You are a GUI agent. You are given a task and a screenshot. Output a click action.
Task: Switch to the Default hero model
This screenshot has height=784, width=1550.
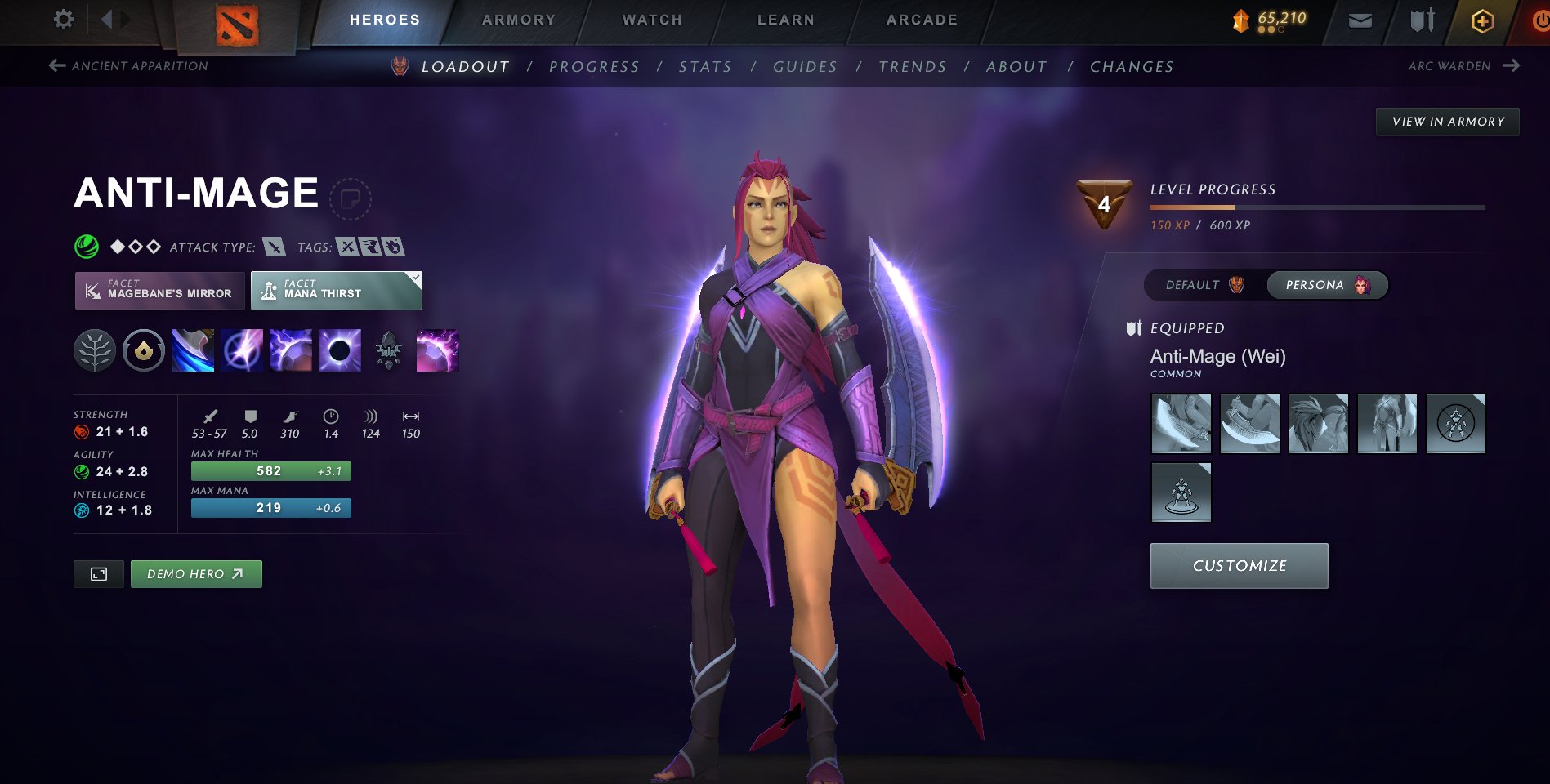1204,285
